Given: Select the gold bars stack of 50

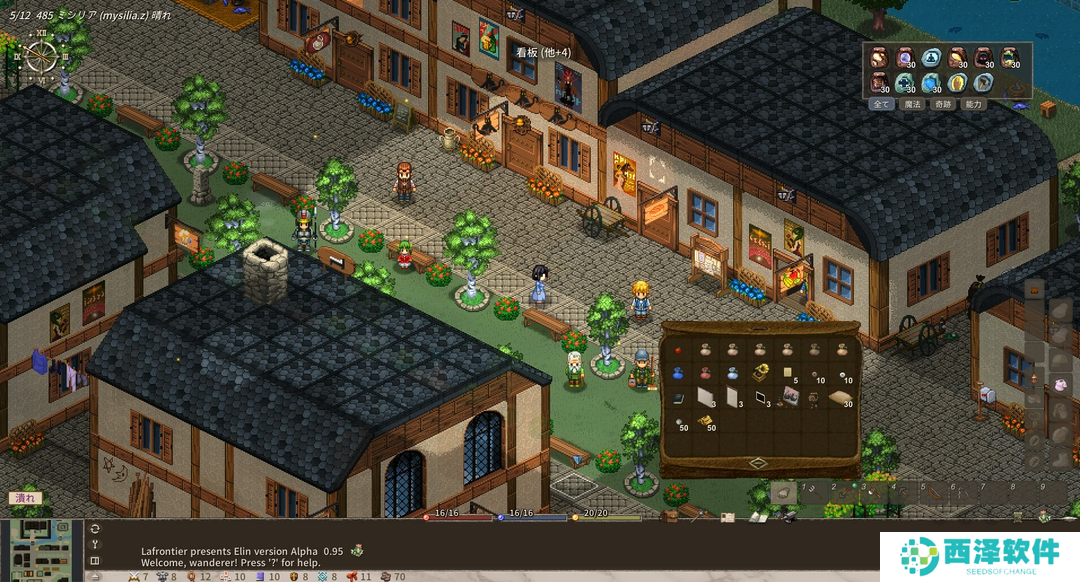Looking at the screenshot, I should [705, 423].
